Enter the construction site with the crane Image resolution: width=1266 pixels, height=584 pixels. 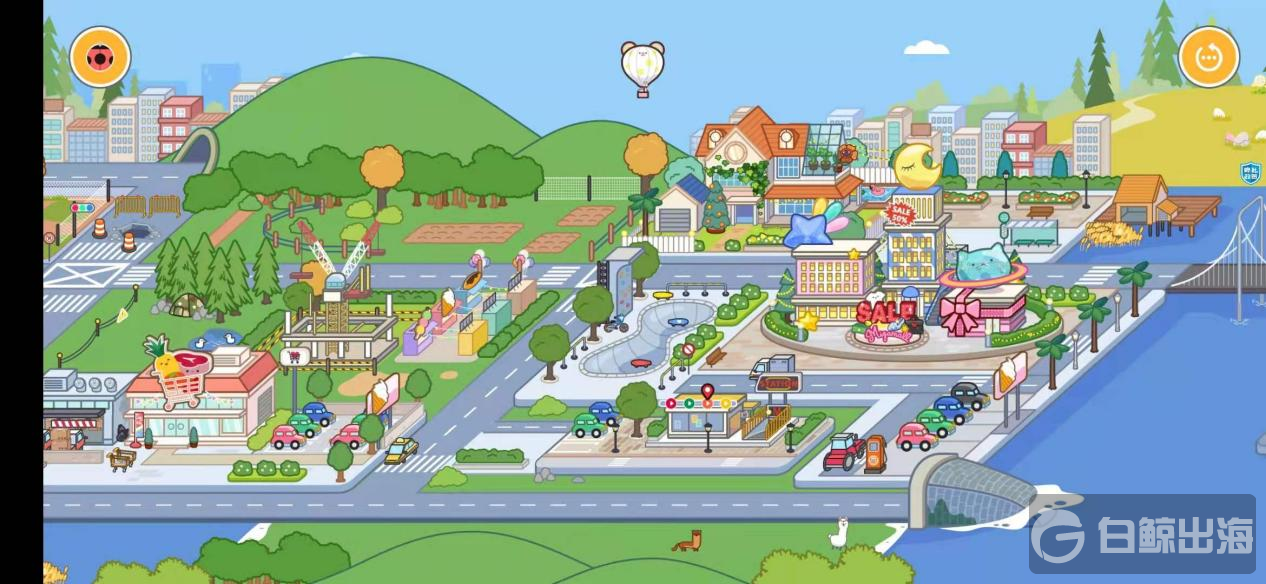(335, 300)
